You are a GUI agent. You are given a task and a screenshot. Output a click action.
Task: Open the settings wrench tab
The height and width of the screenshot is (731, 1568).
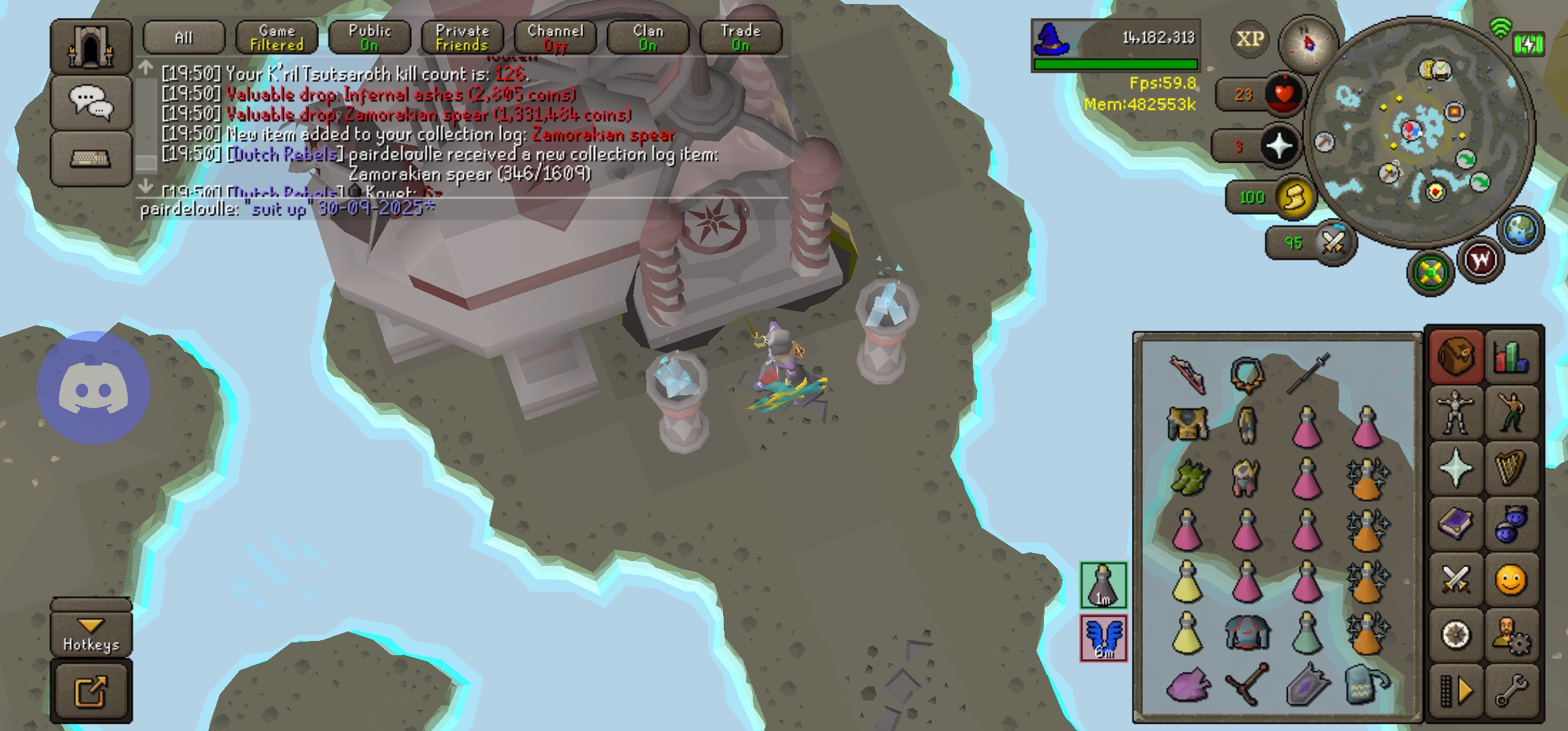tap(1511, 691)
